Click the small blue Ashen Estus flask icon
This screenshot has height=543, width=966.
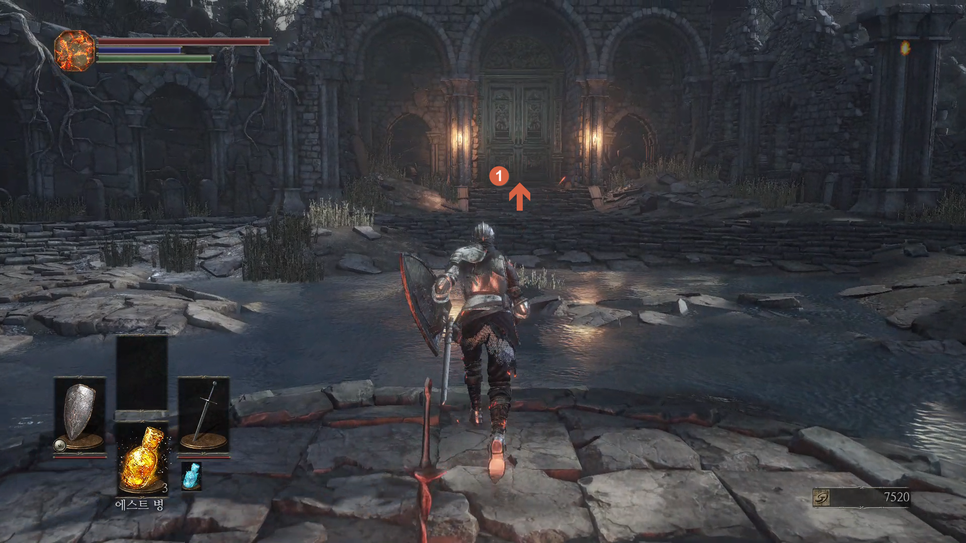coord(191,477)
